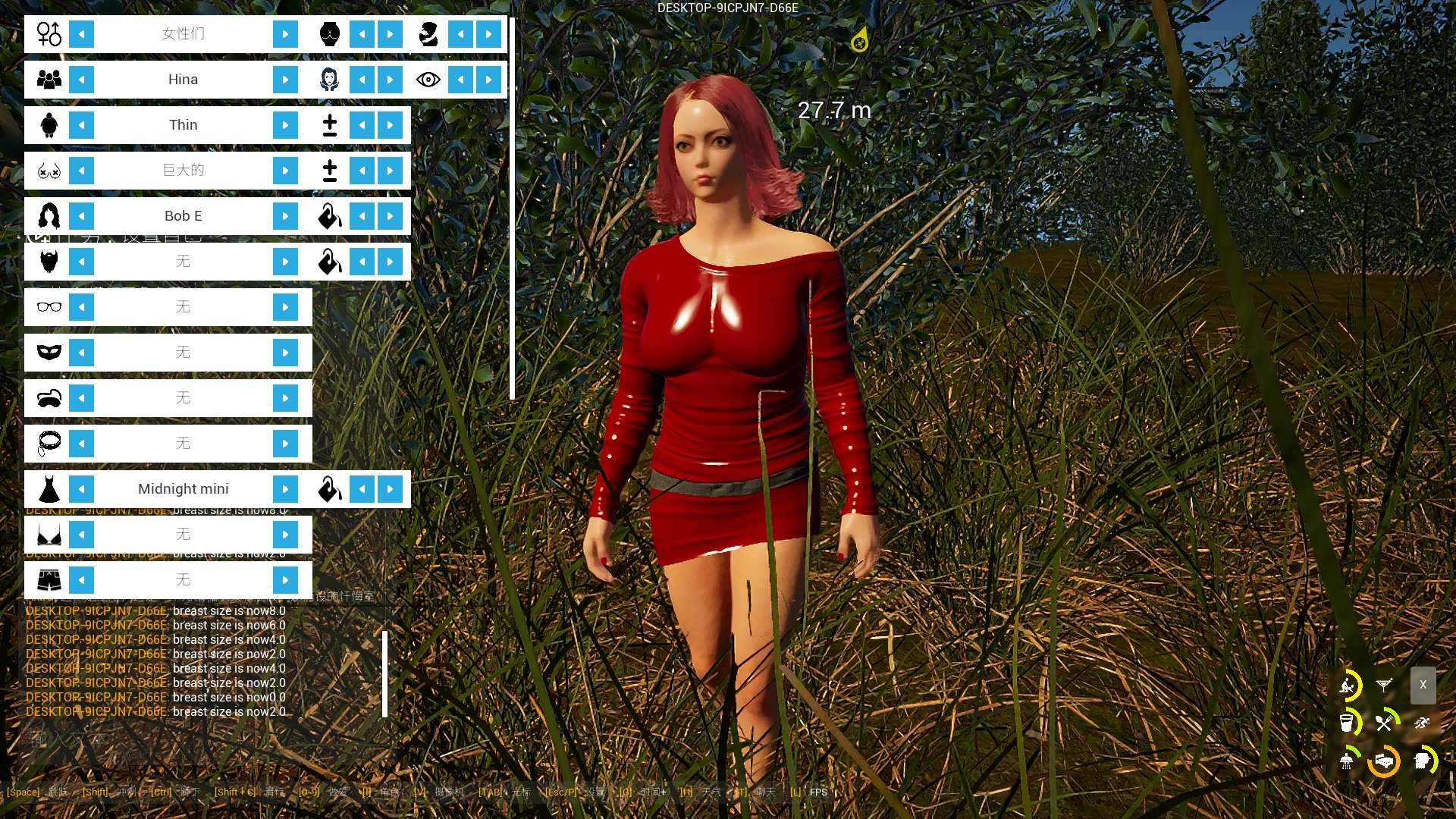Click the eyeglasses icon in the left panel

pyautogui.click(x=49, y=306)
